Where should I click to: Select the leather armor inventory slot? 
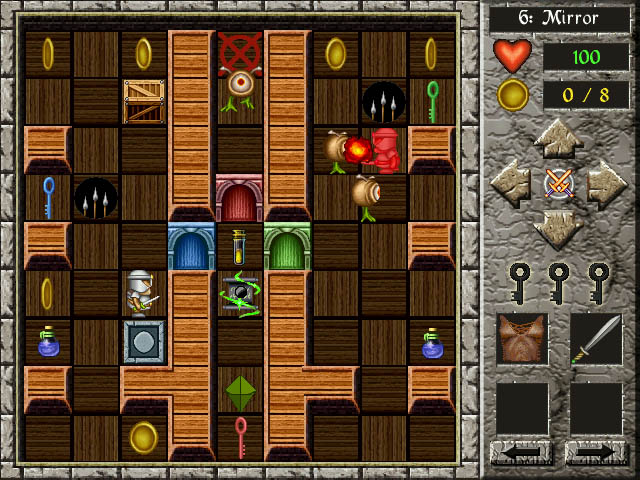point(522,339)
